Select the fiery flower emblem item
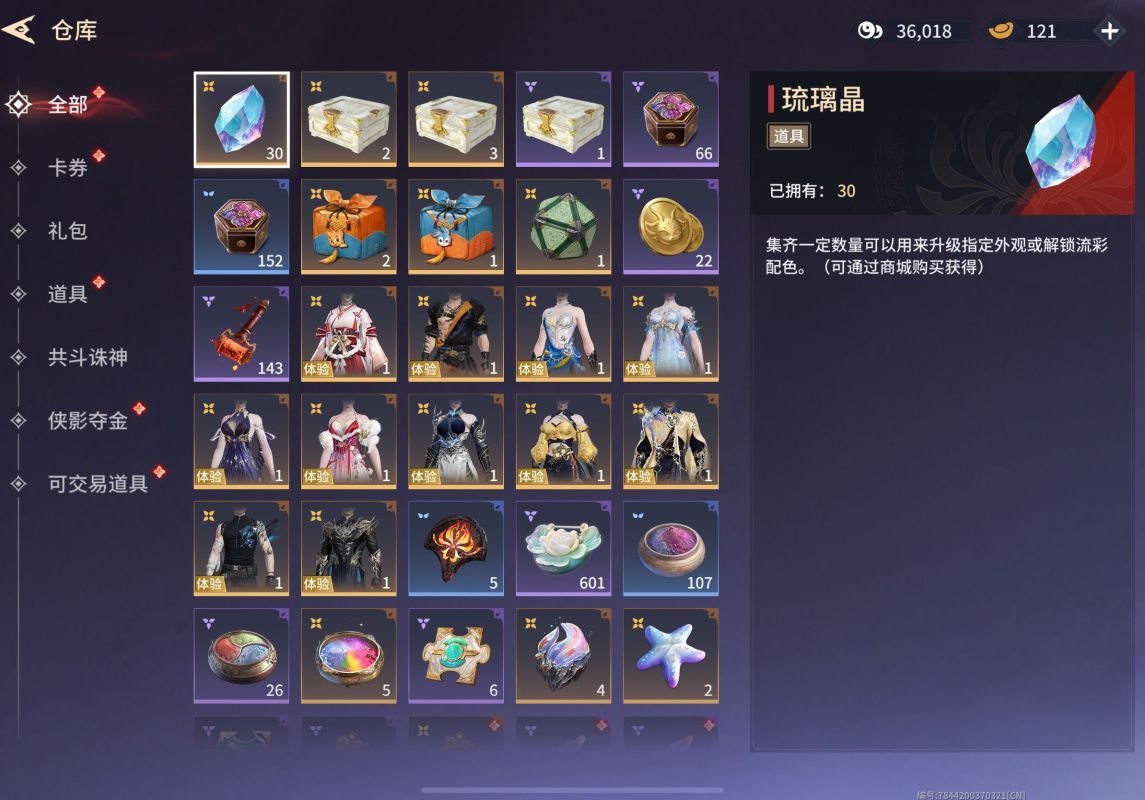 [456, 548]
